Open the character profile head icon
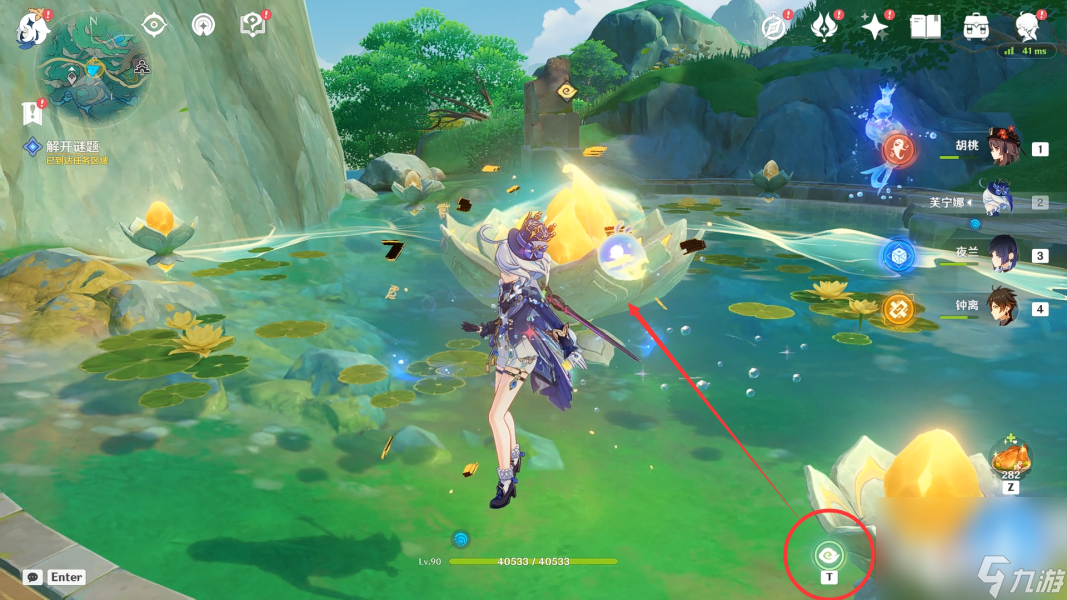The width and height of the screenshot is (1067, 600). 1027,27
